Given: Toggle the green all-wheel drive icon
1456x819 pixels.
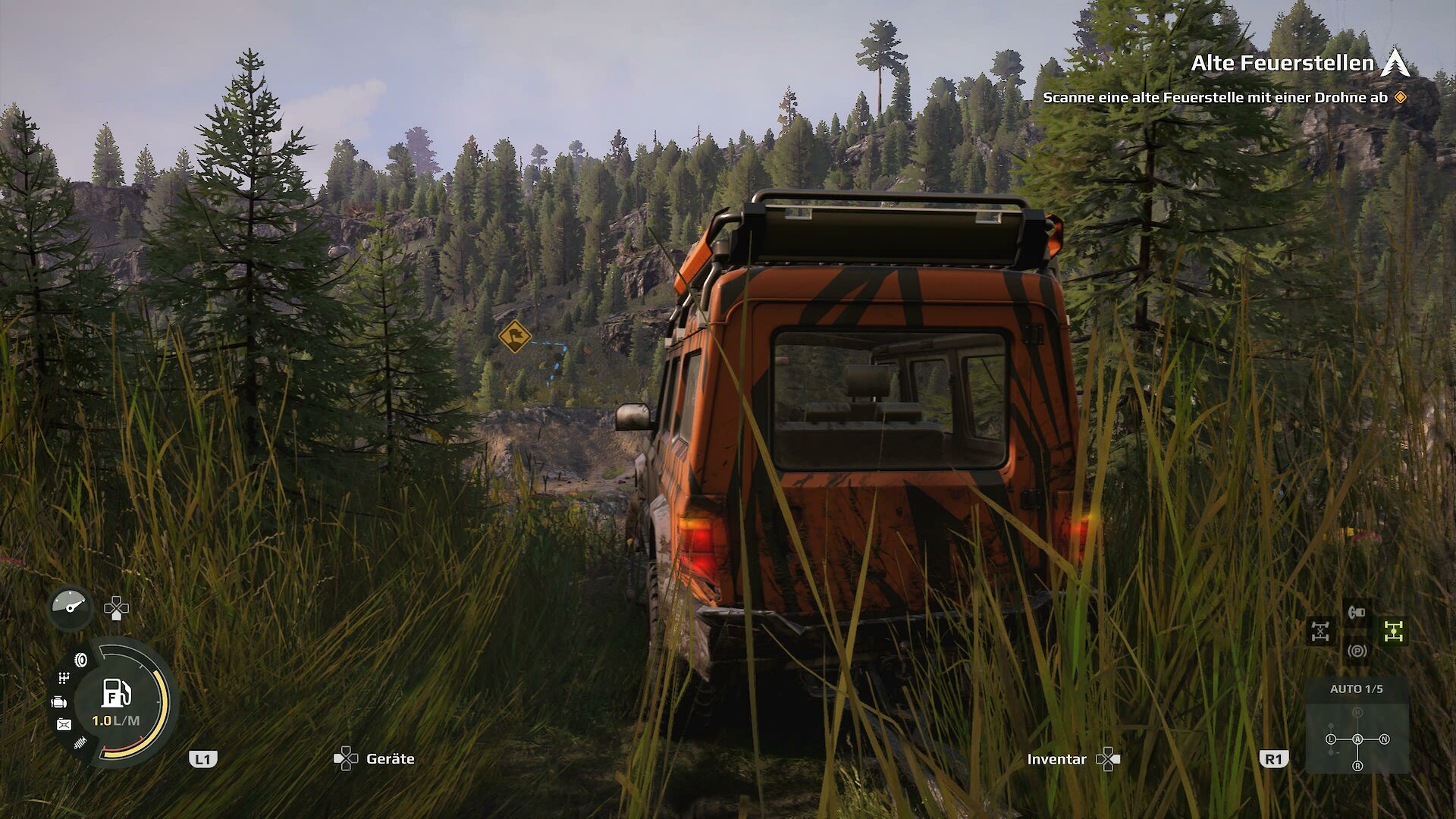Looking at the screenshot, I should [1394, 631].
